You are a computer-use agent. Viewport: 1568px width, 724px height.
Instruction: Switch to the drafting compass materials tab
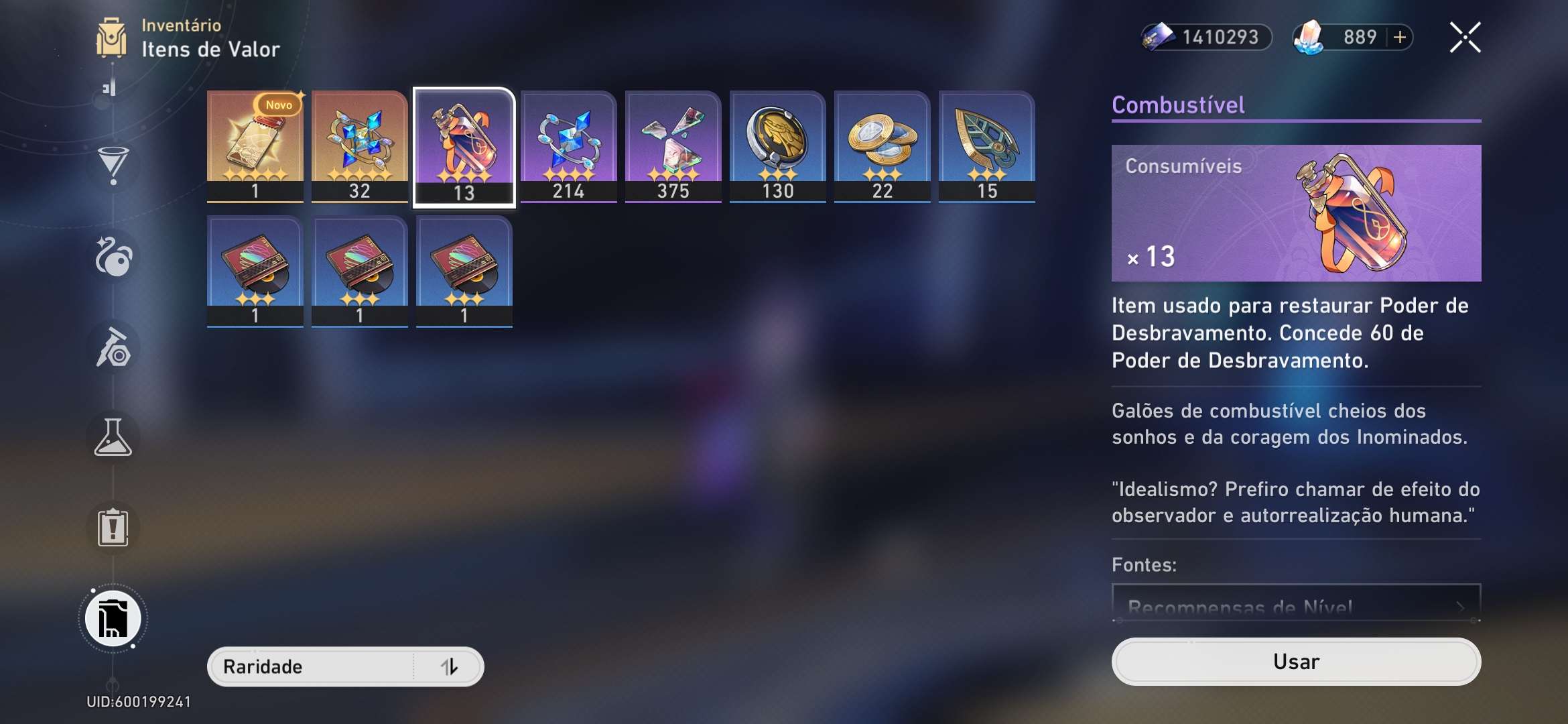click(x=113, y=347)
